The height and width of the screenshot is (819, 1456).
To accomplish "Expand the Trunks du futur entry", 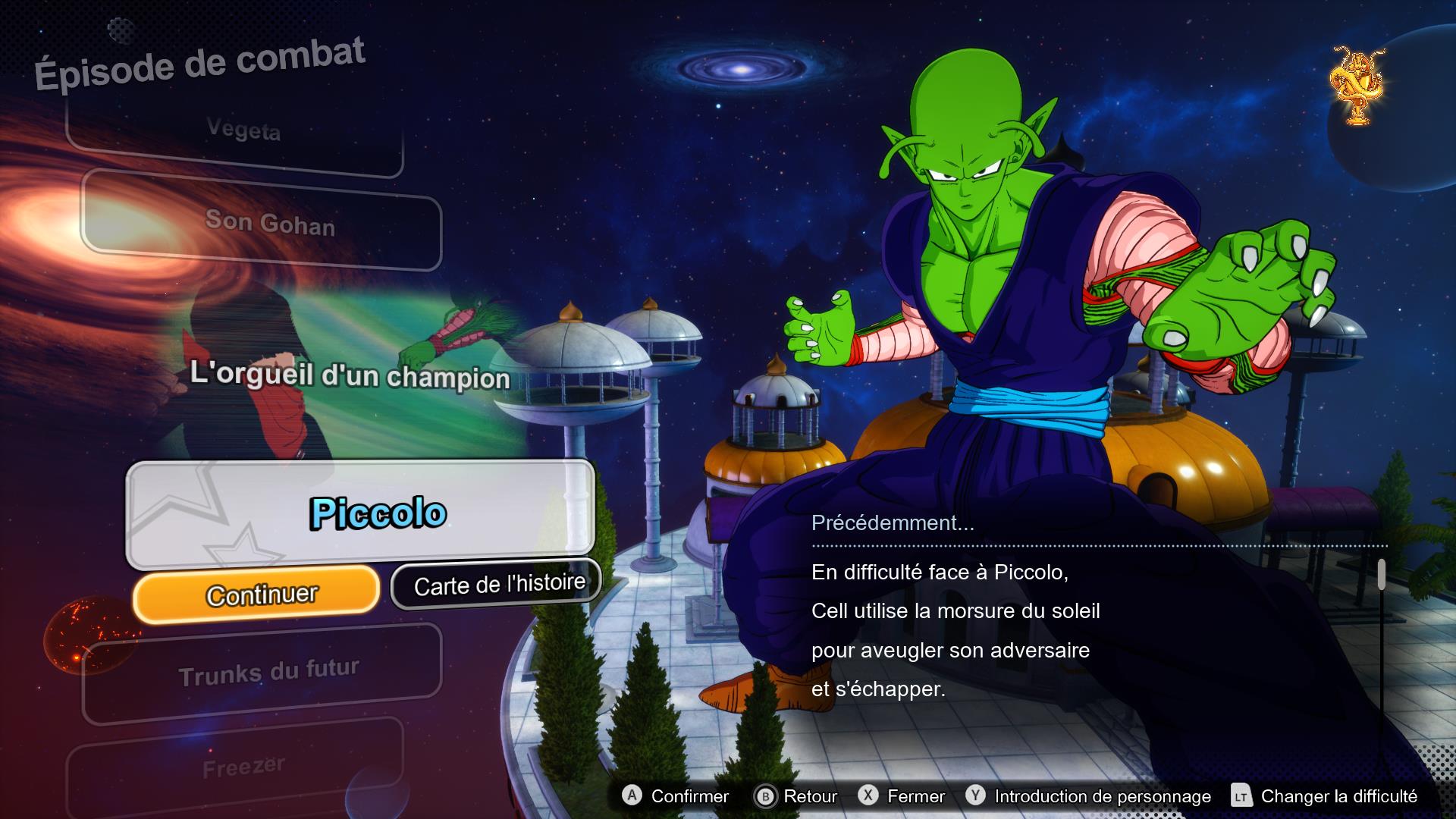I will click(269, 667).
